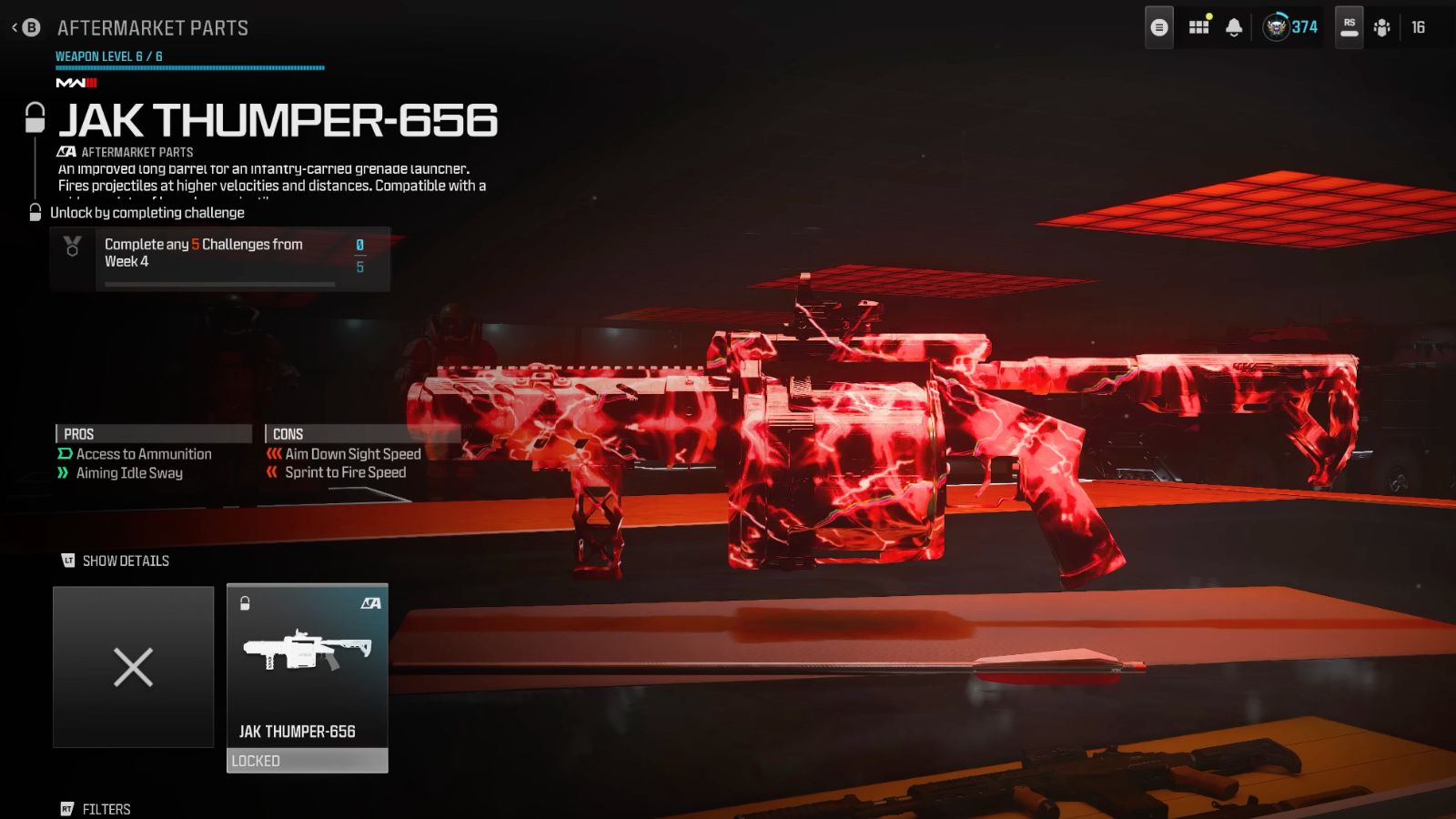
Task: Click the challenge medal icon
Action: pos(70,246)
